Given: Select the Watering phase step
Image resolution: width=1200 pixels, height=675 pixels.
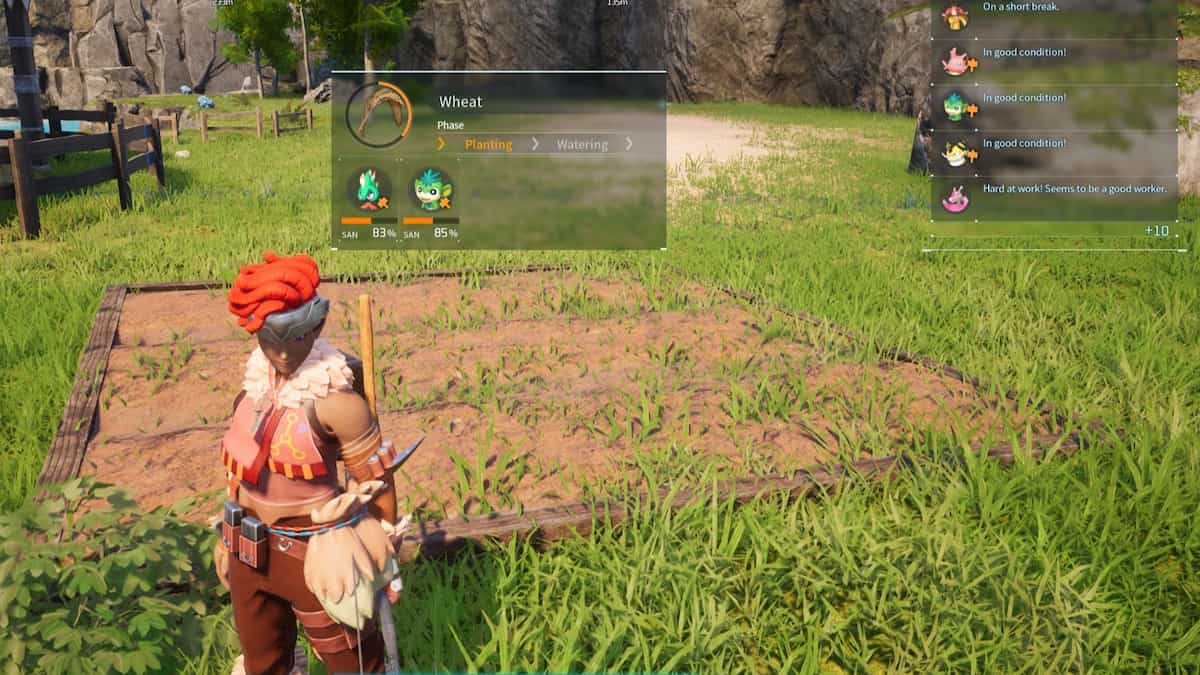Looking at the screenshot, I should click(x=582, y=145).
